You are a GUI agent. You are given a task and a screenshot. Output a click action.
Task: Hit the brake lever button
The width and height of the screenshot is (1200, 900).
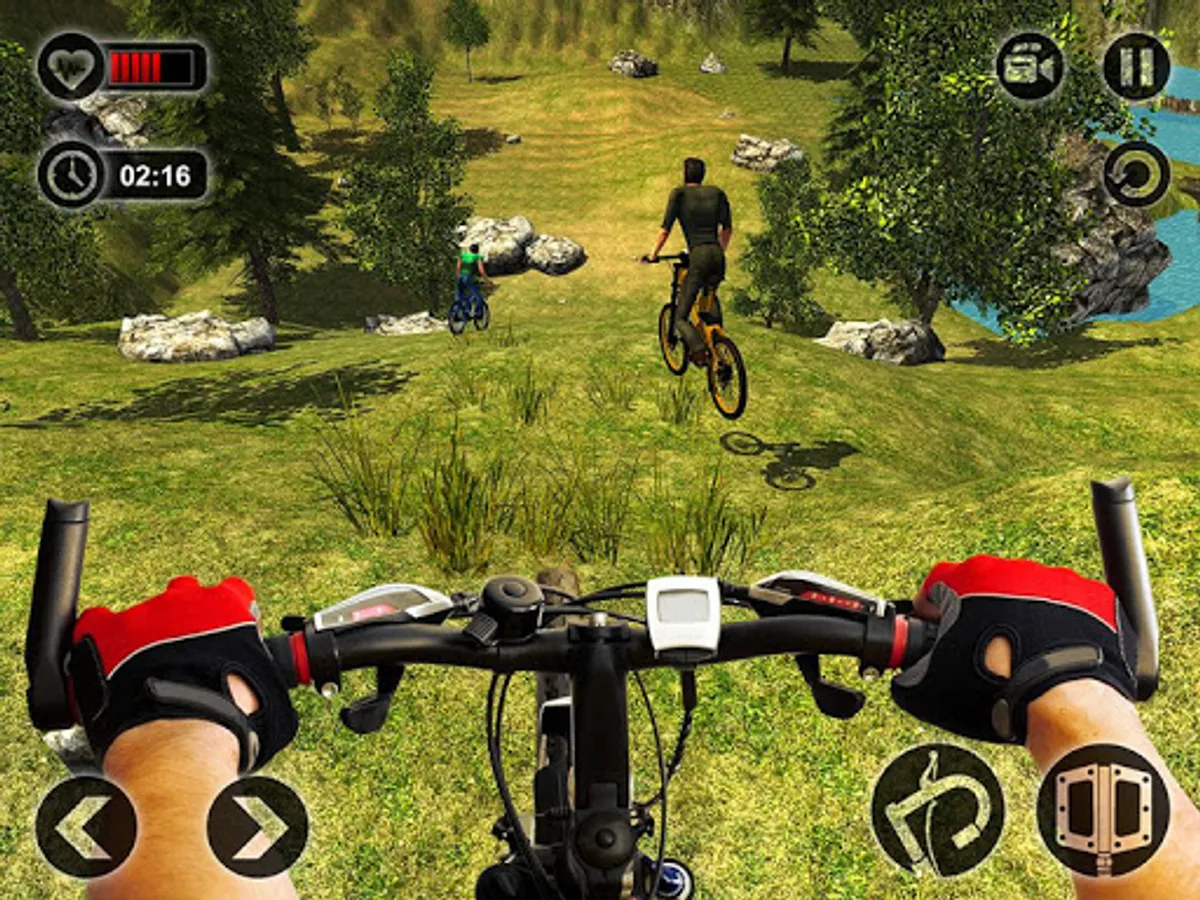(937, 810)
